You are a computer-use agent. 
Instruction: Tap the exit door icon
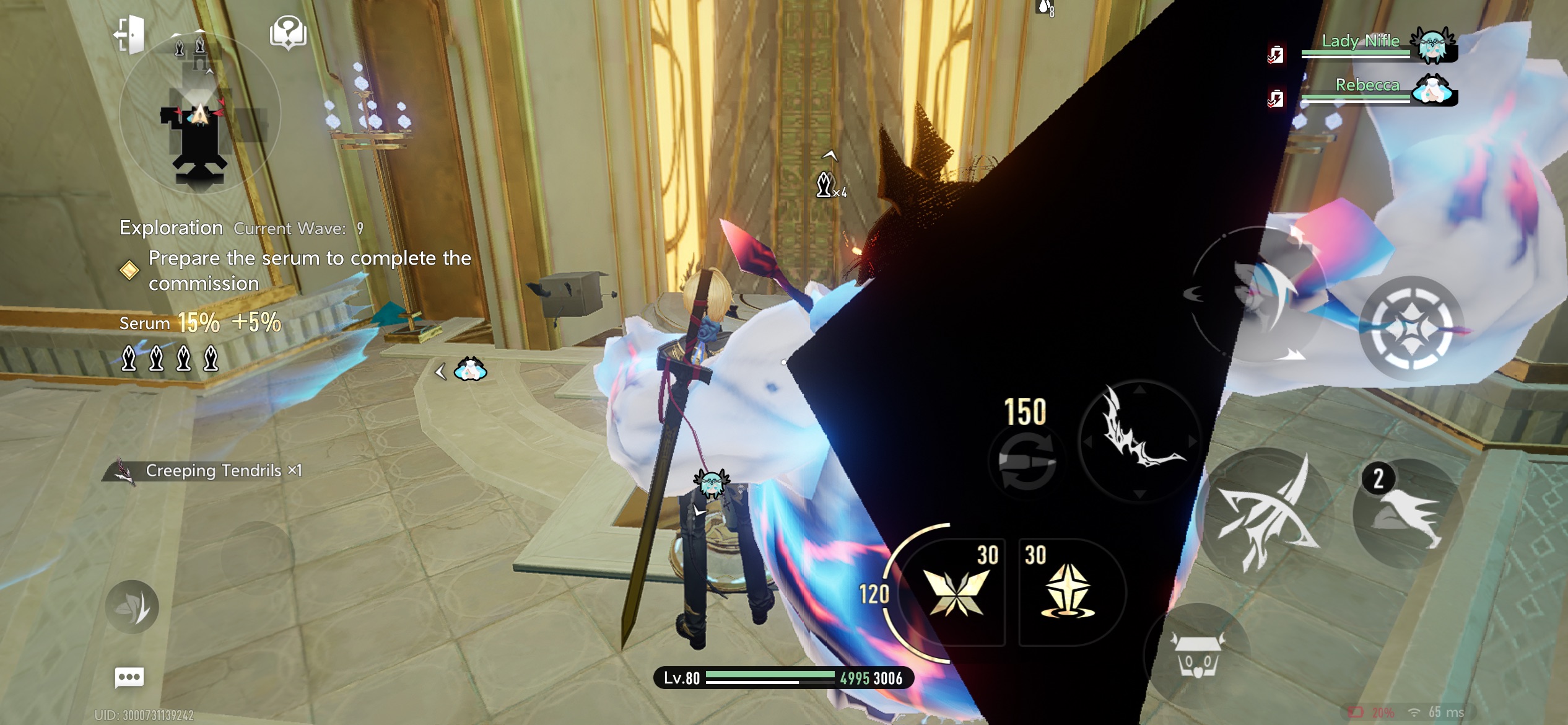[131, 33]
